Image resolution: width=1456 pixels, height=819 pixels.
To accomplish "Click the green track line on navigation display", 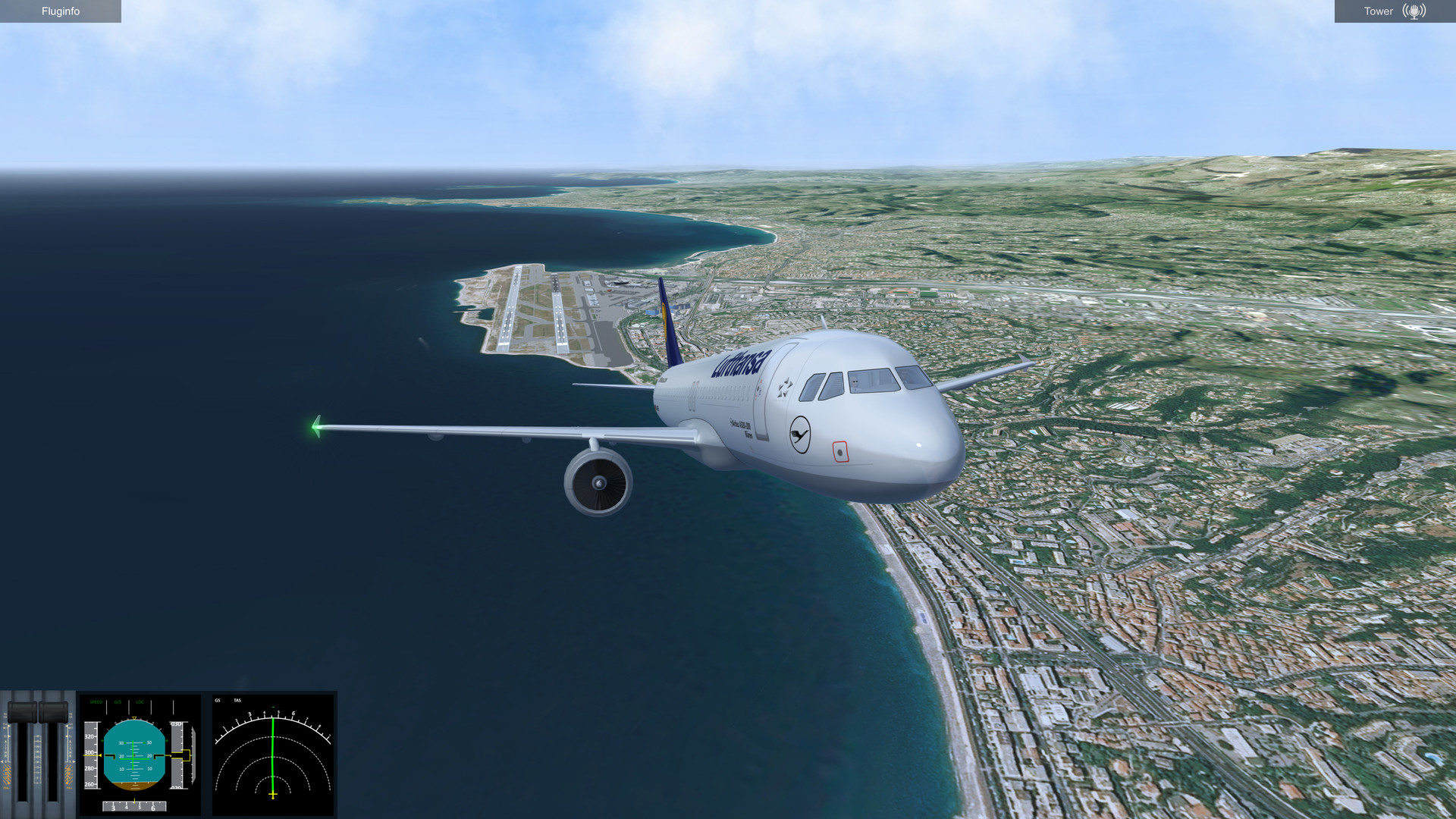I will click(272, 758).
